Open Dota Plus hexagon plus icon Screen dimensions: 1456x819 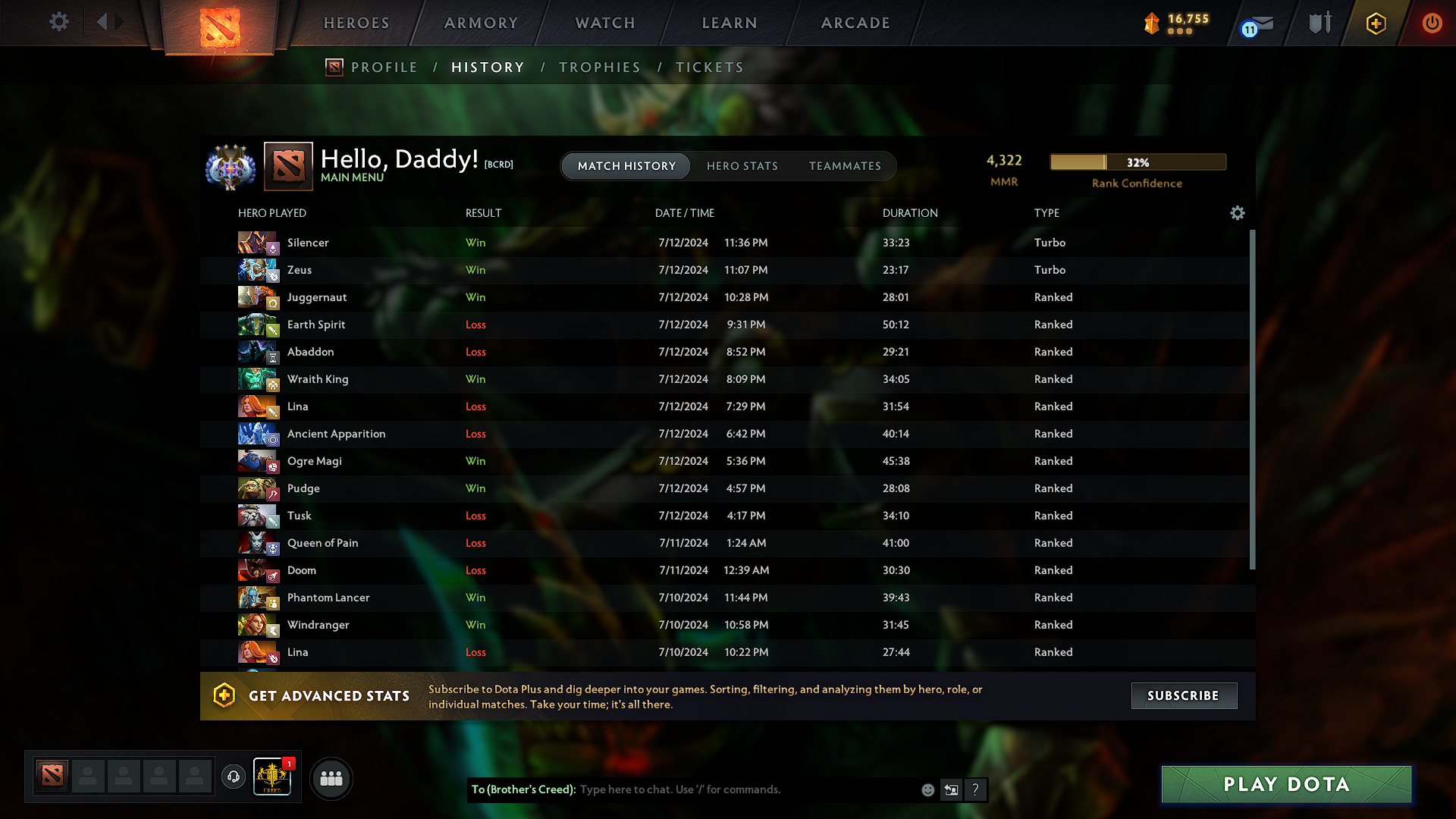tap(1376, 24)
